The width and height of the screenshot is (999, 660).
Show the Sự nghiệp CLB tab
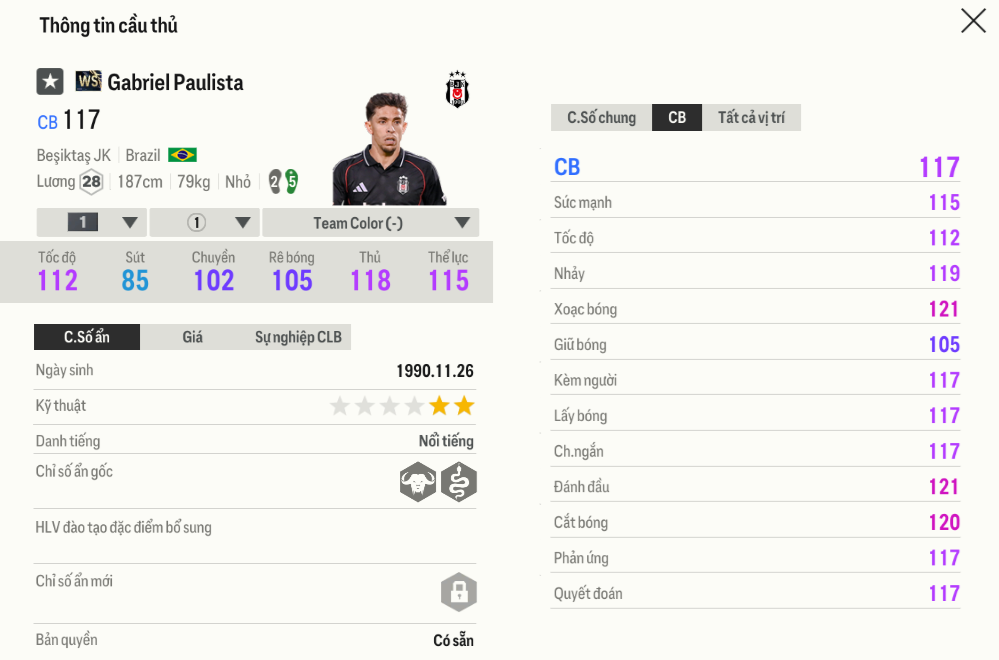[298, 337]
